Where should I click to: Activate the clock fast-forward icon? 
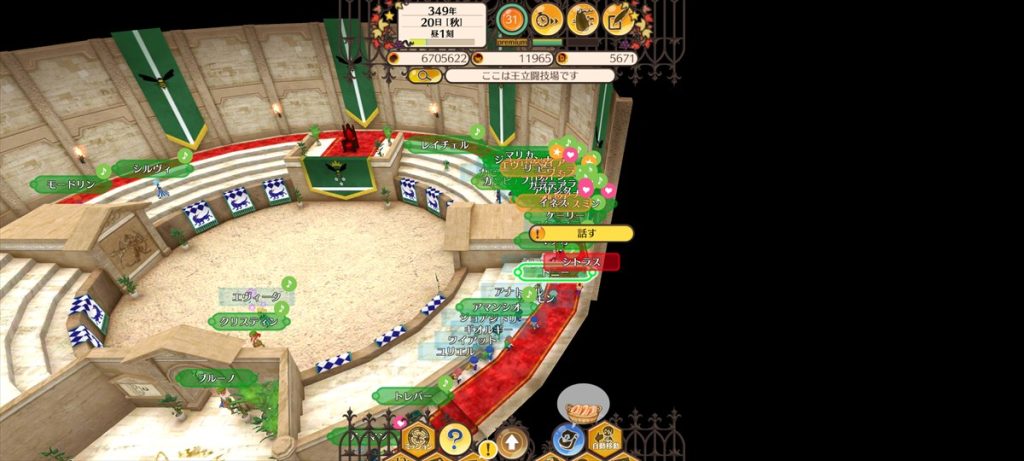coord(547,17)
